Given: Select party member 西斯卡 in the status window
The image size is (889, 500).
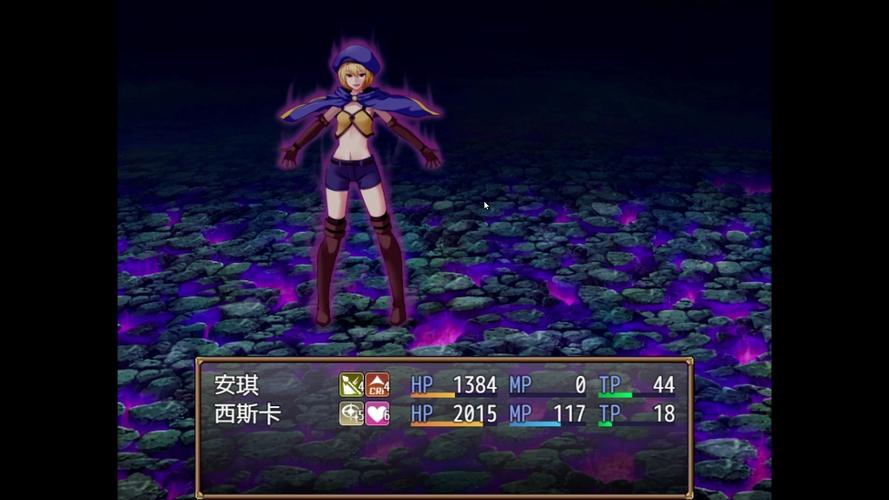Looking at the screenshot, I should (x=248, y=414).
